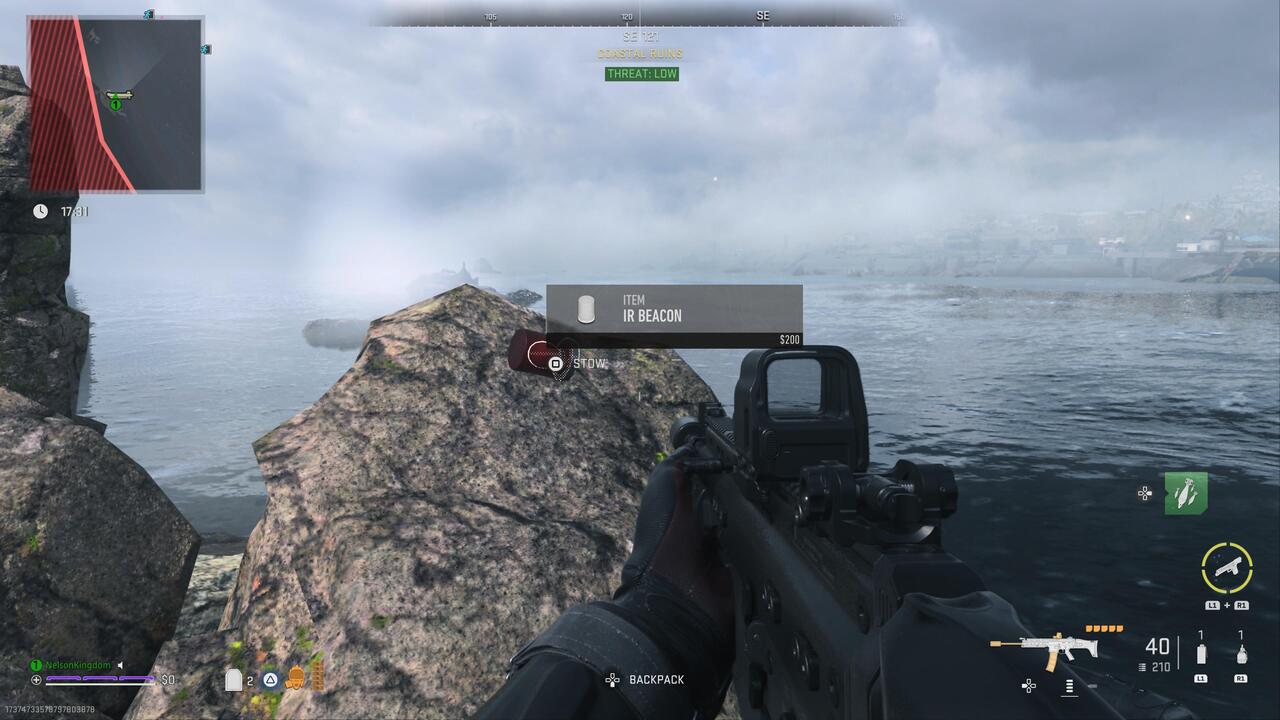Click the d-pad icon beside the weapon

[x=1029, y=686]
